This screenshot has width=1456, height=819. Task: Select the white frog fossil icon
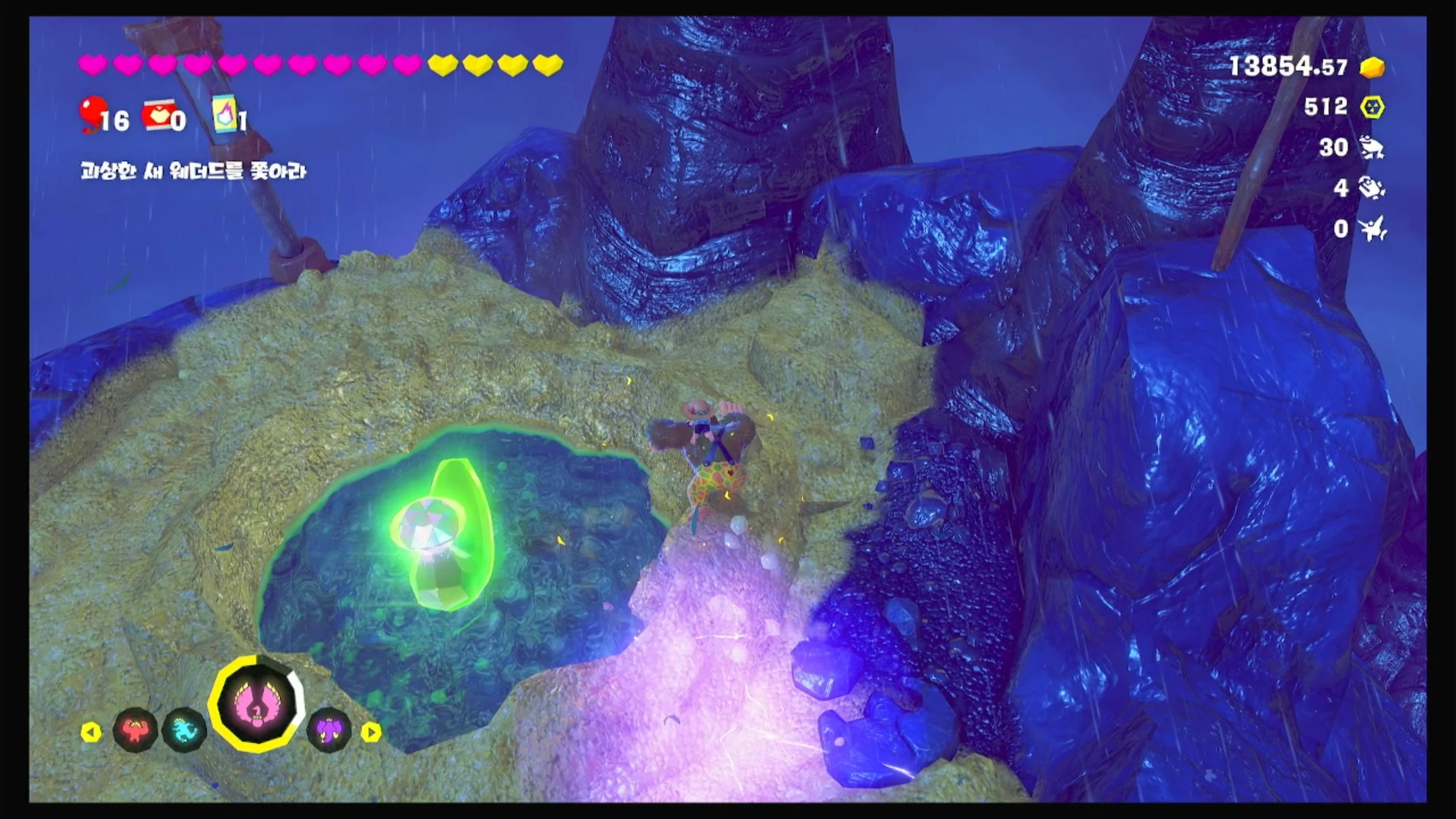[1372, 148]
